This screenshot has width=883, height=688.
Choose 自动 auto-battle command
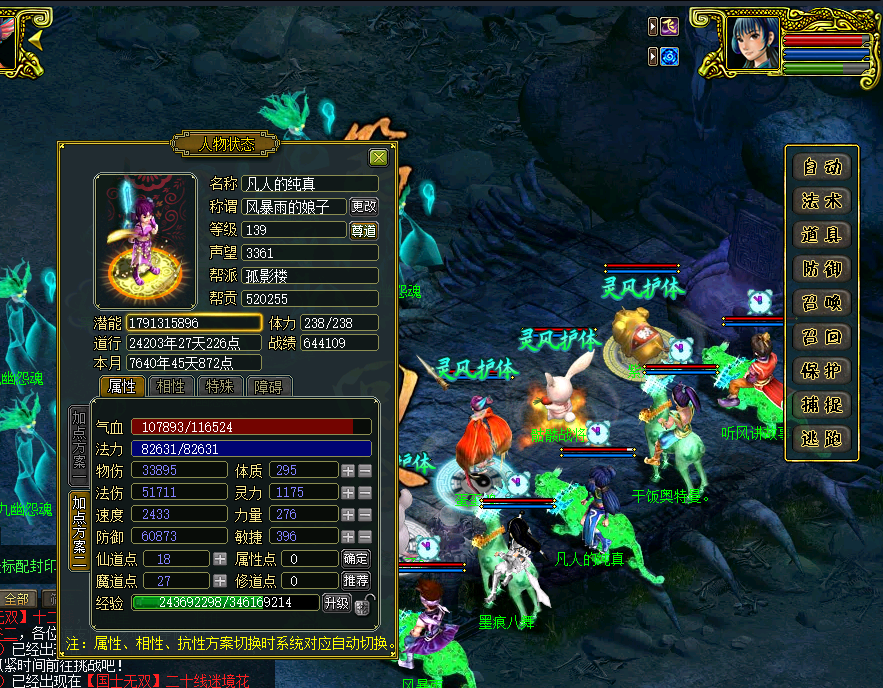[821, 167]
